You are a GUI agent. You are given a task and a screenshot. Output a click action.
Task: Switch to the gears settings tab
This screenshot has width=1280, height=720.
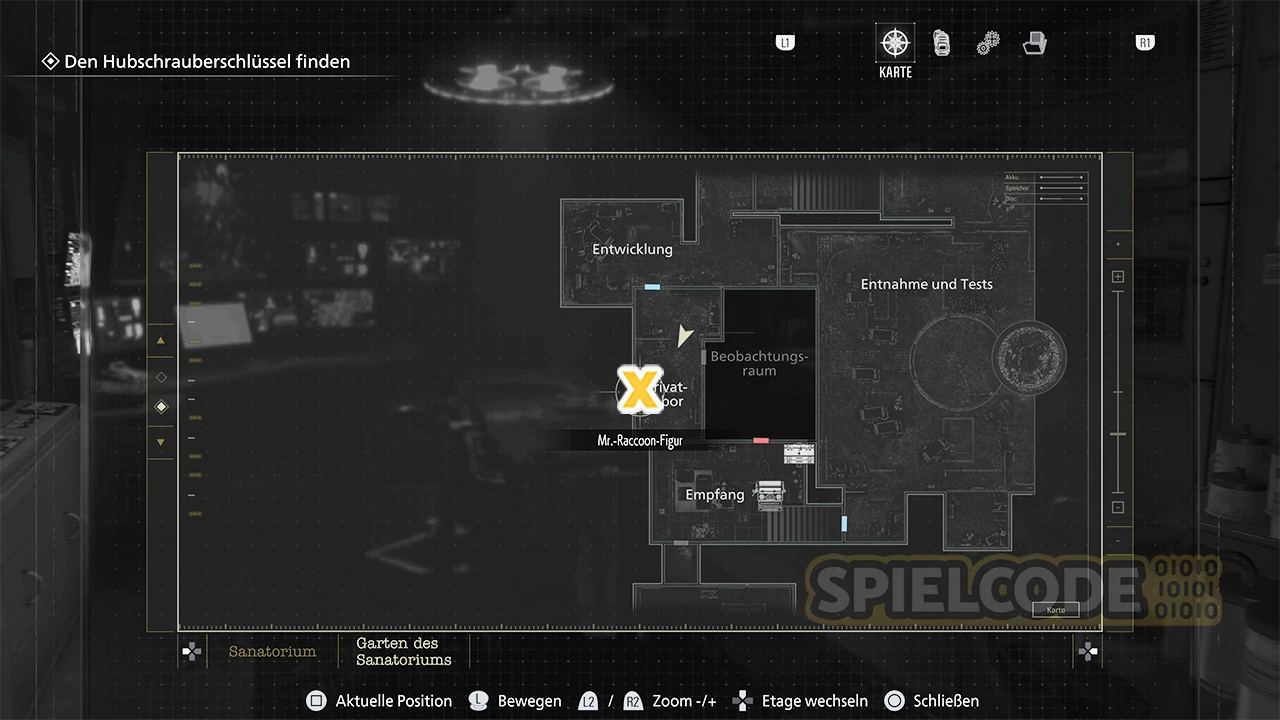[988, 43]
